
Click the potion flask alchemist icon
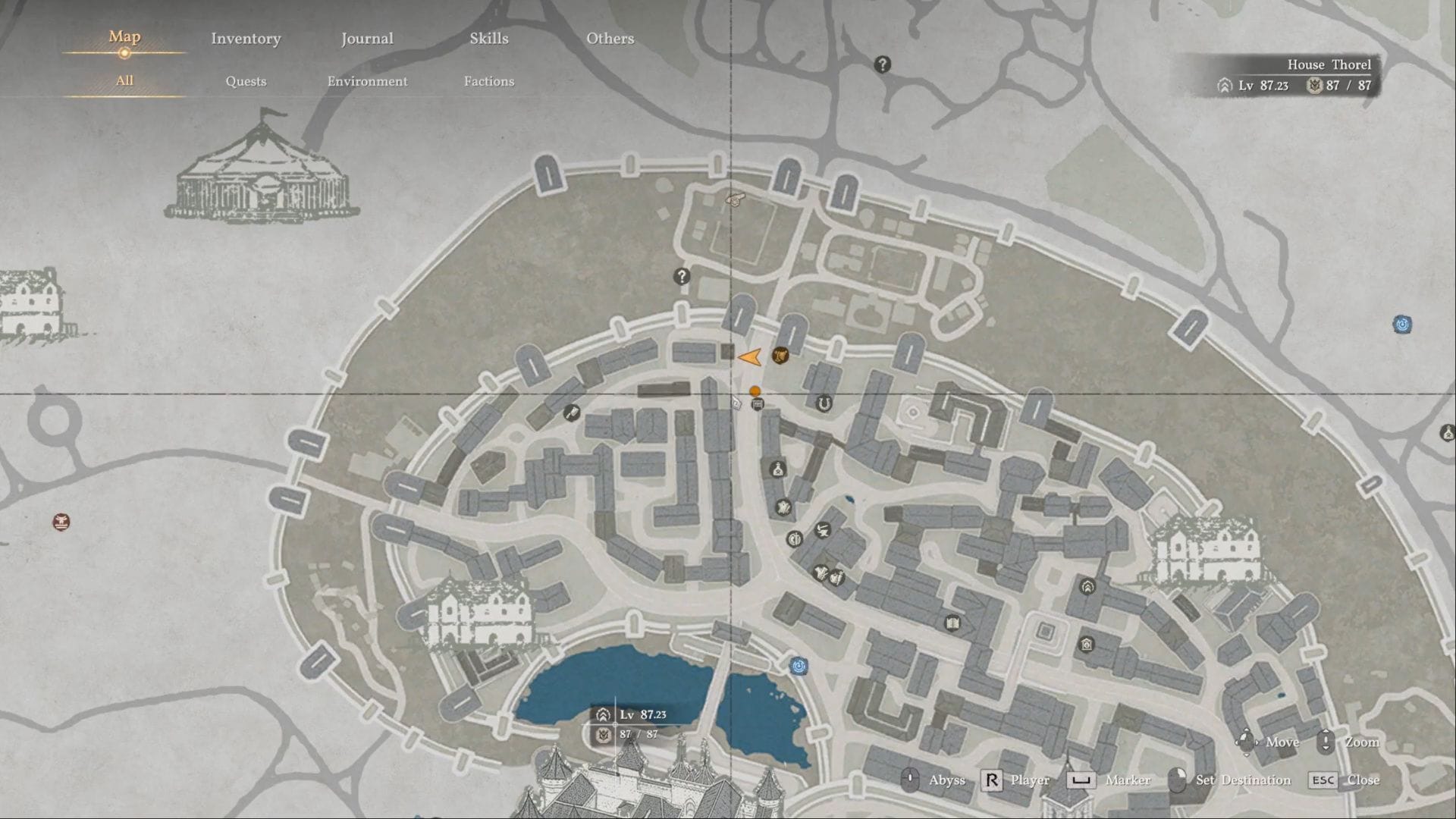[777, 468]
